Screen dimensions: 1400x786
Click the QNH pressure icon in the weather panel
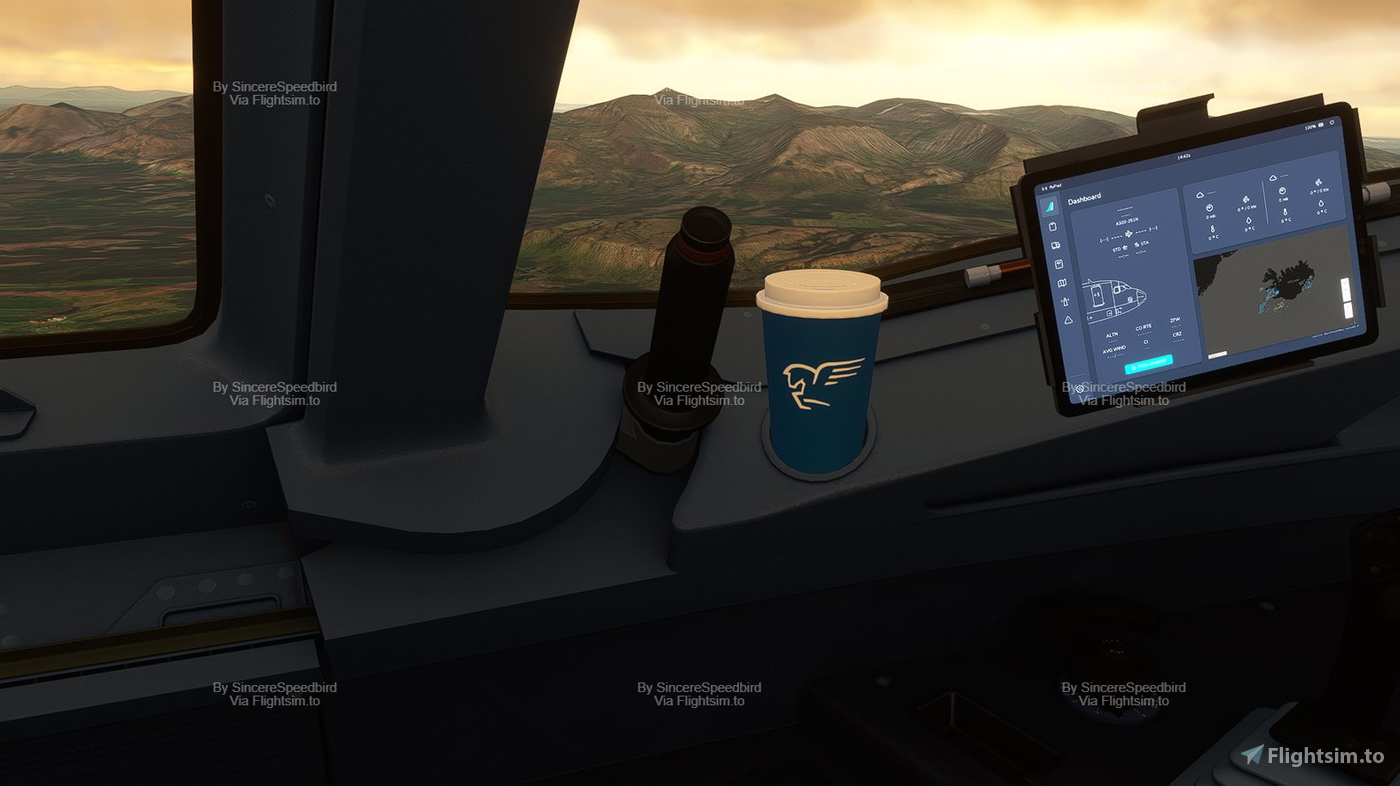pos(1209,208)
